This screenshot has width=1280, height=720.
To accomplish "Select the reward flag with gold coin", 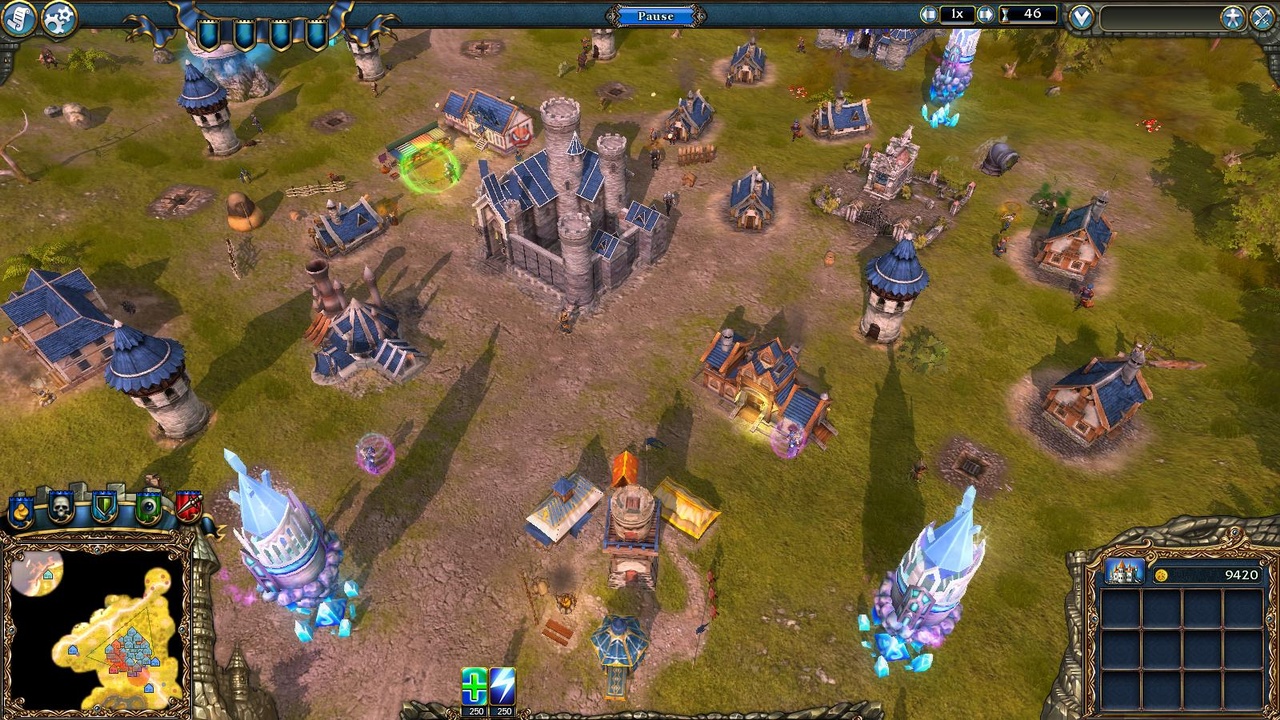I will (19, 512).
